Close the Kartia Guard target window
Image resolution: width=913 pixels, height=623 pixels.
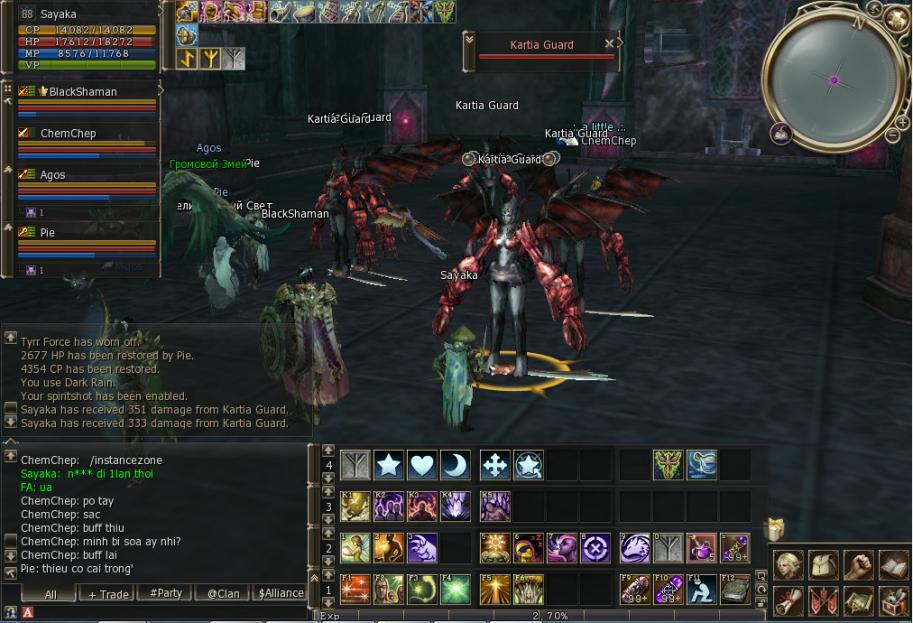pos(609,43)
